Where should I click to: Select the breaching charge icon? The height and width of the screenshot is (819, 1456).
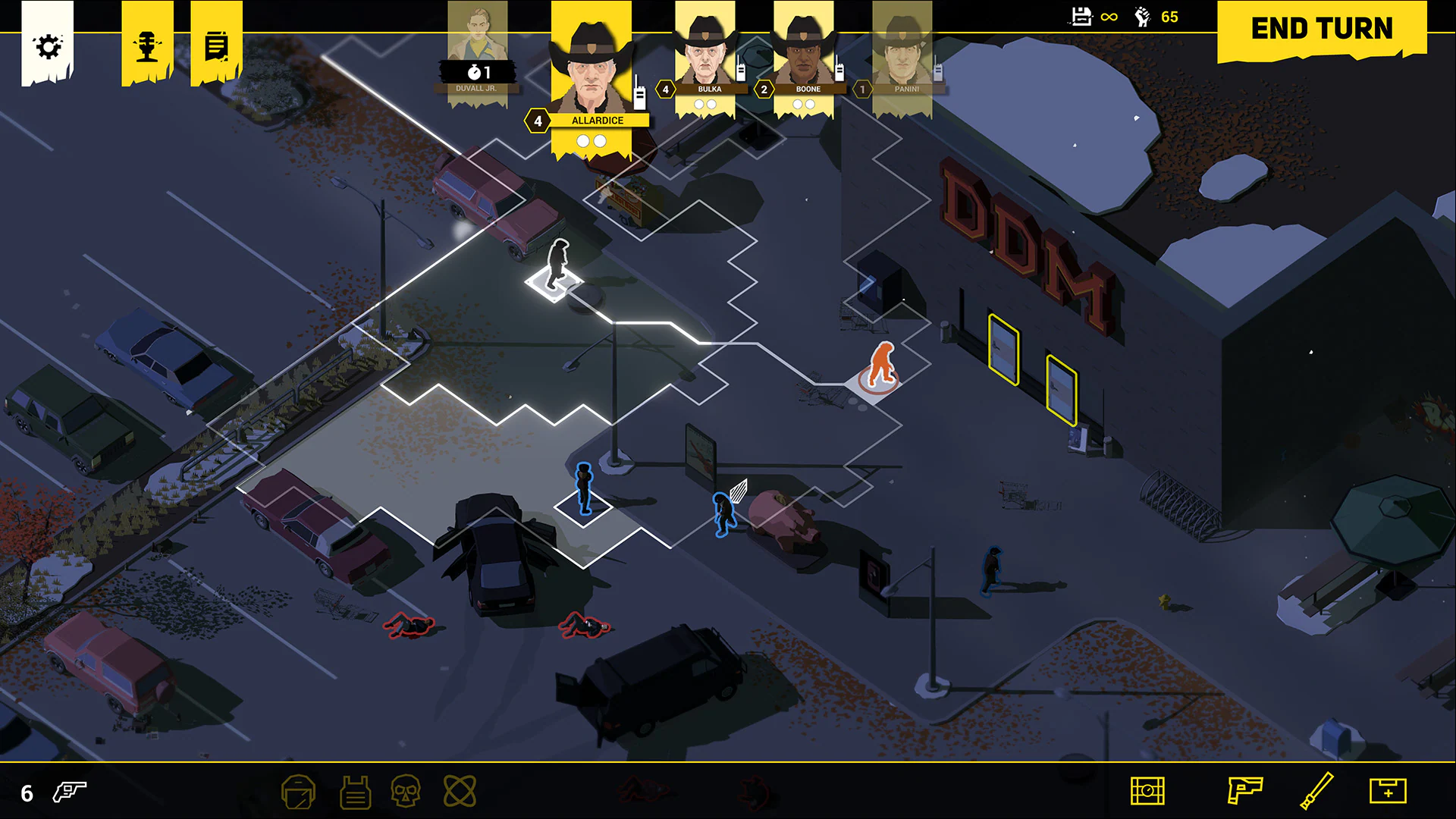click(1148, 791)
